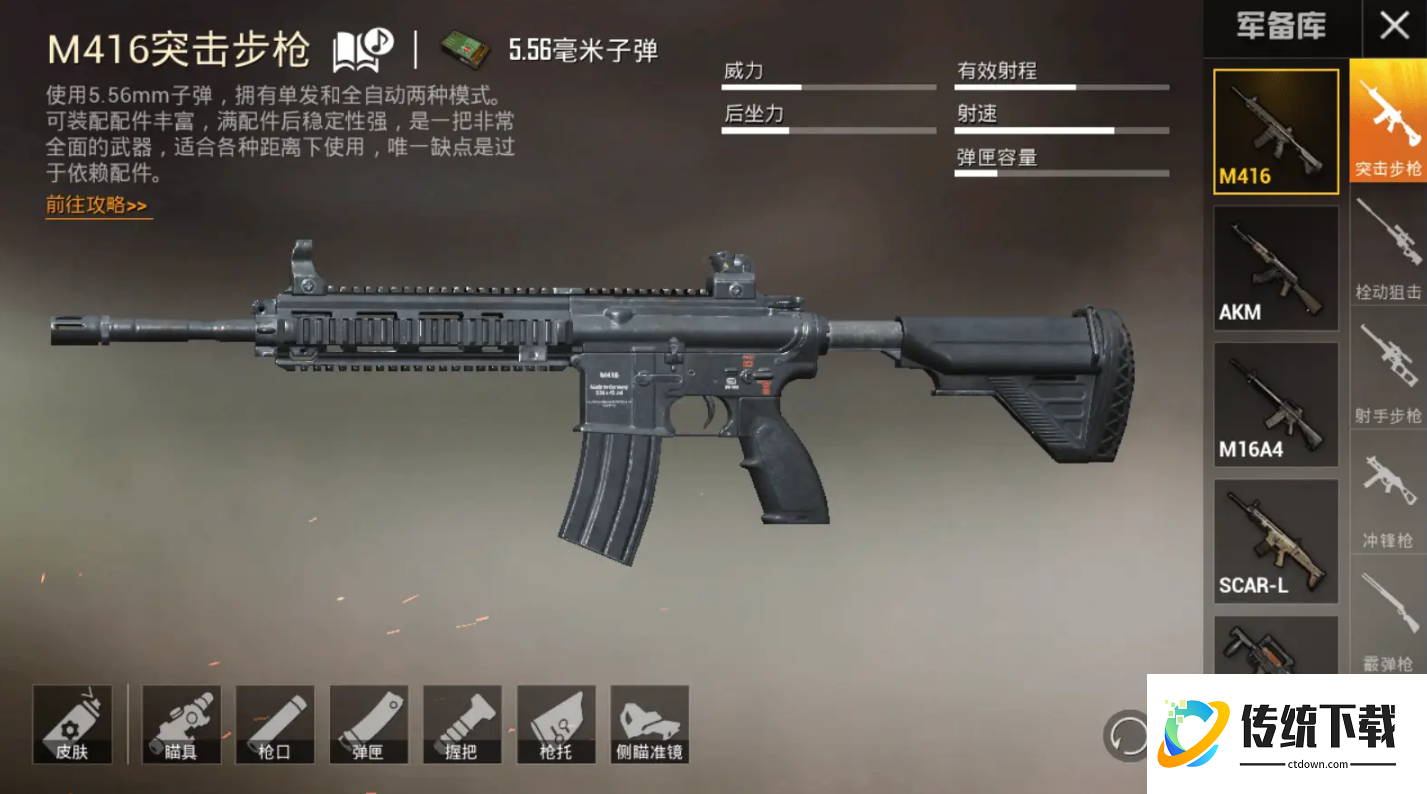Select the scope (瞄具) attachment icon
Image resolution: width=1427 pixels, height=794 pixels.
(x=181, y=723)
